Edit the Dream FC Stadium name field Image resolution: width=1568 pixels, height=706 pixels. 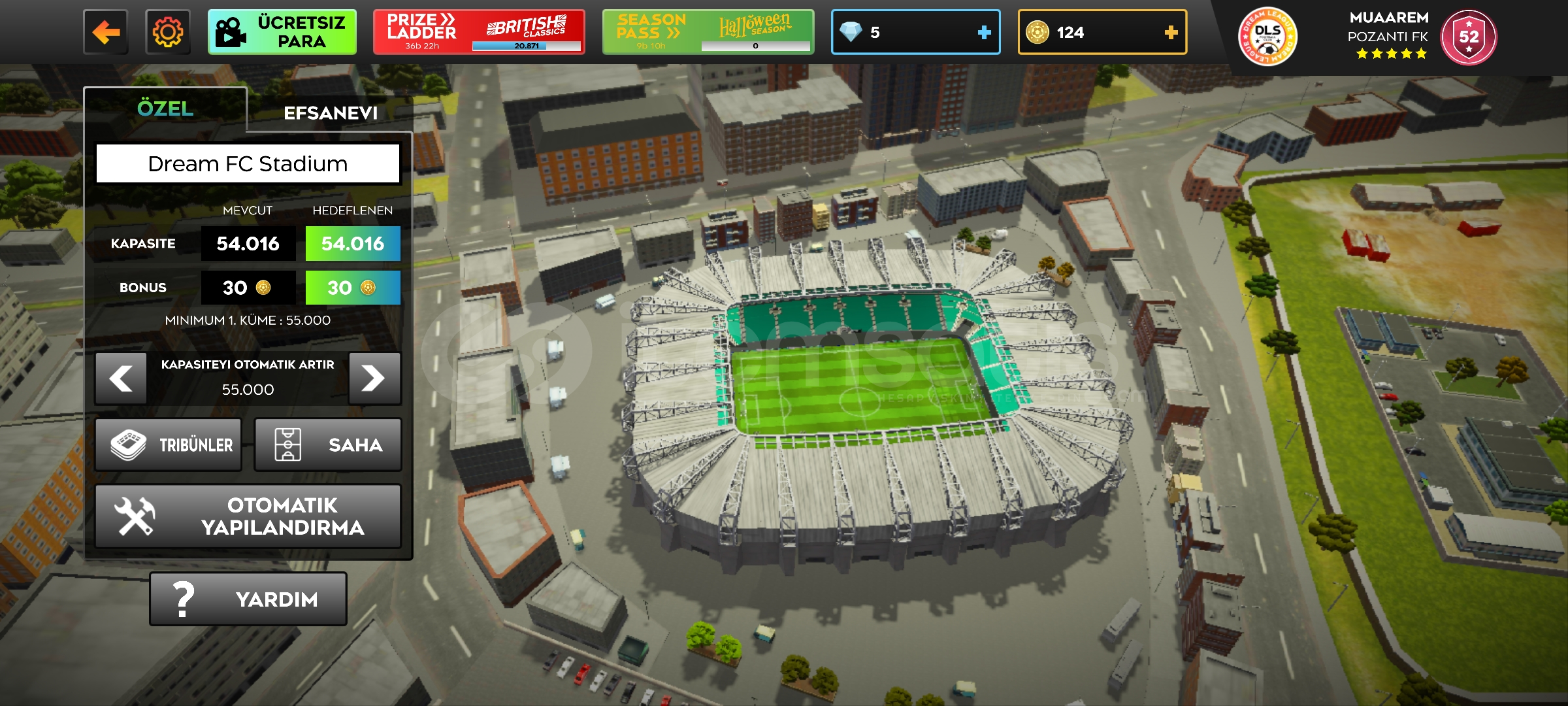tap(248, 163)
